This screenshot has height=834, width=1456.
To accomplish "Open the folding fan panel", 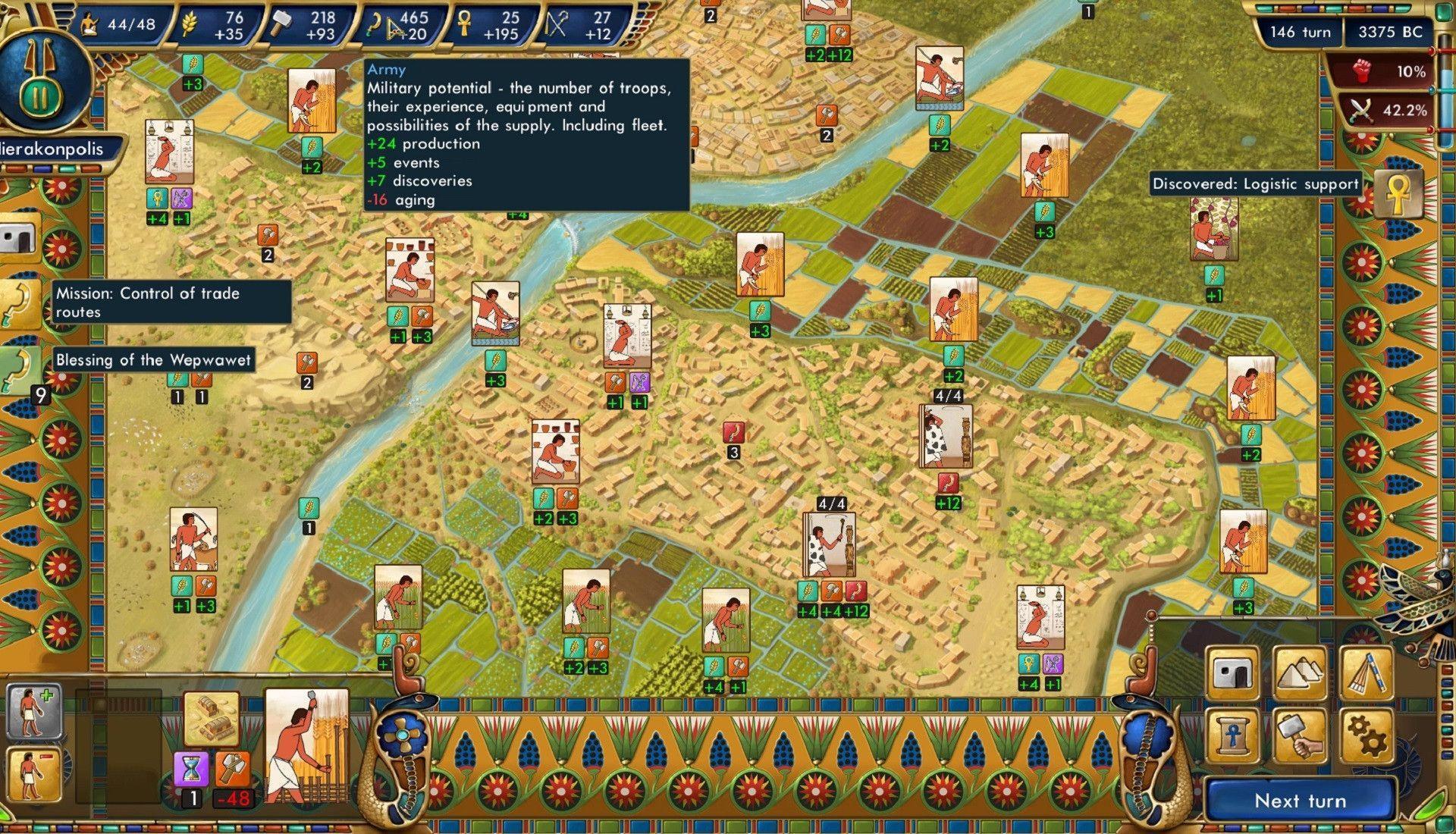I will 1367,673.
